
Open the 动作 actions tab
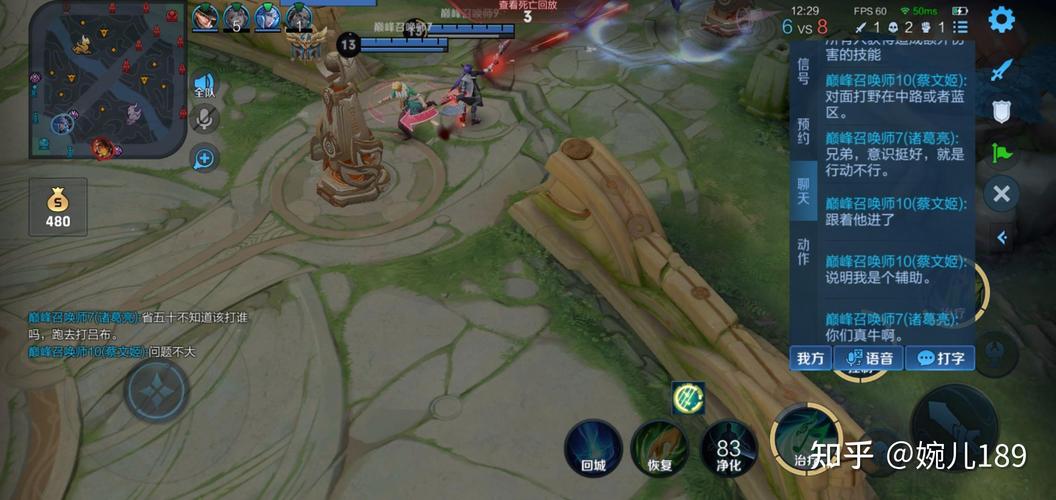pyautogui.click(x=803, y=251)
